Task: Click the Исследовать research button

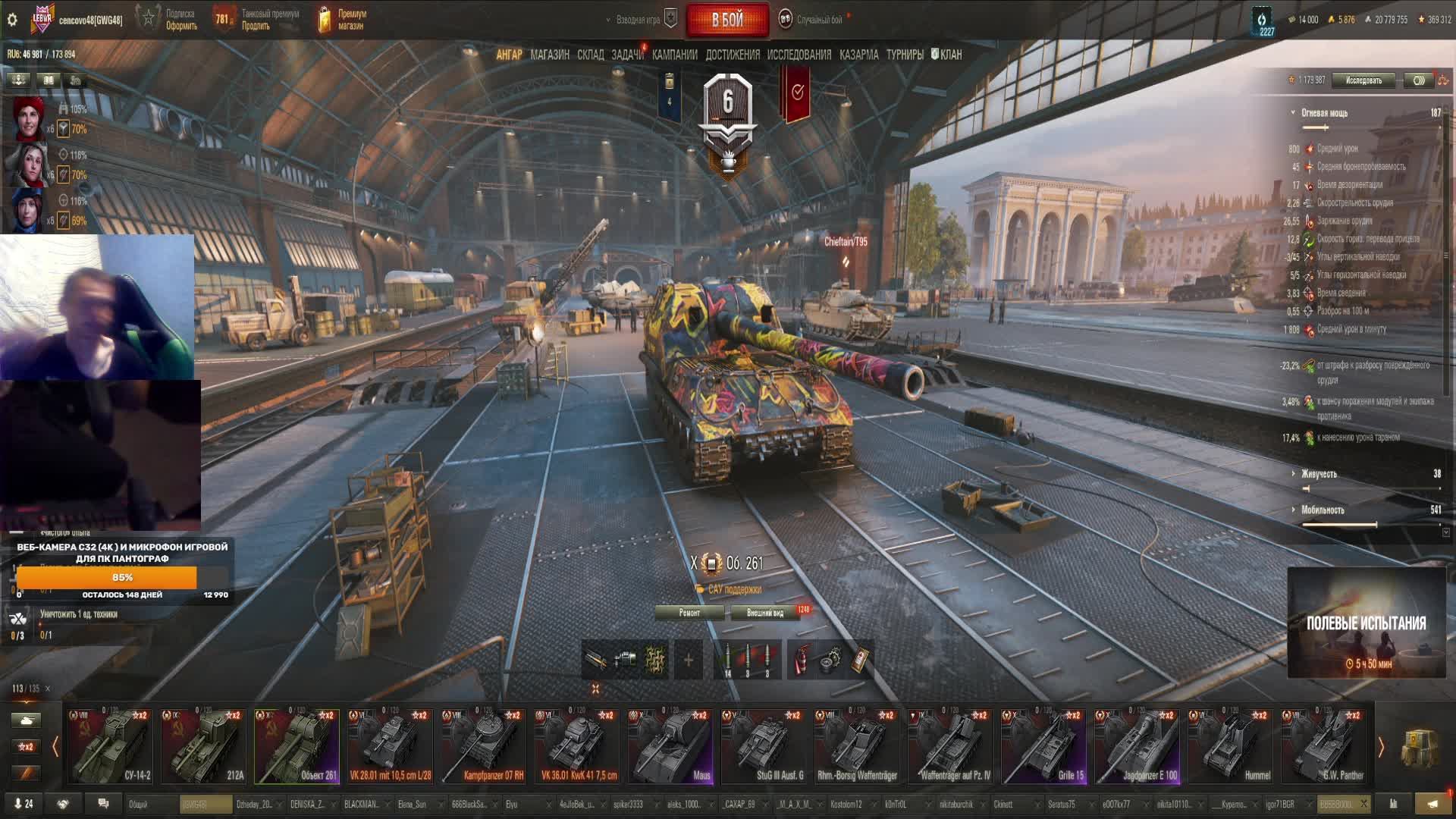Action: [x=1363, y=80]
